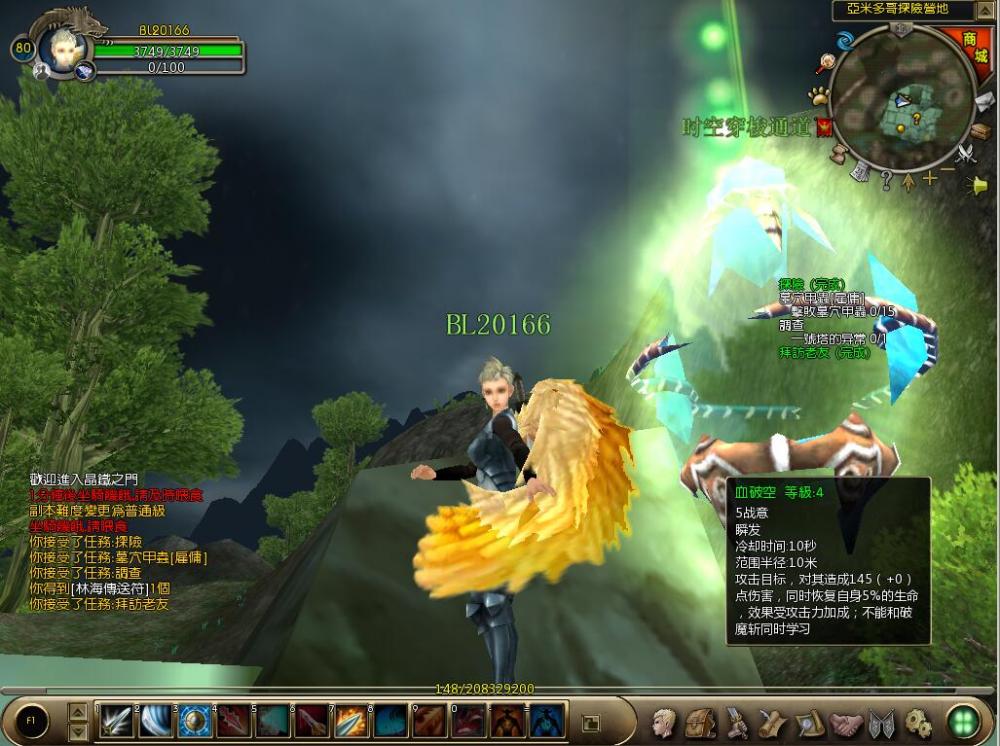Open the character head icon in menu bar
This screenshot has width=1000, height=746.
pyautogui.click(x=664, y=721)
